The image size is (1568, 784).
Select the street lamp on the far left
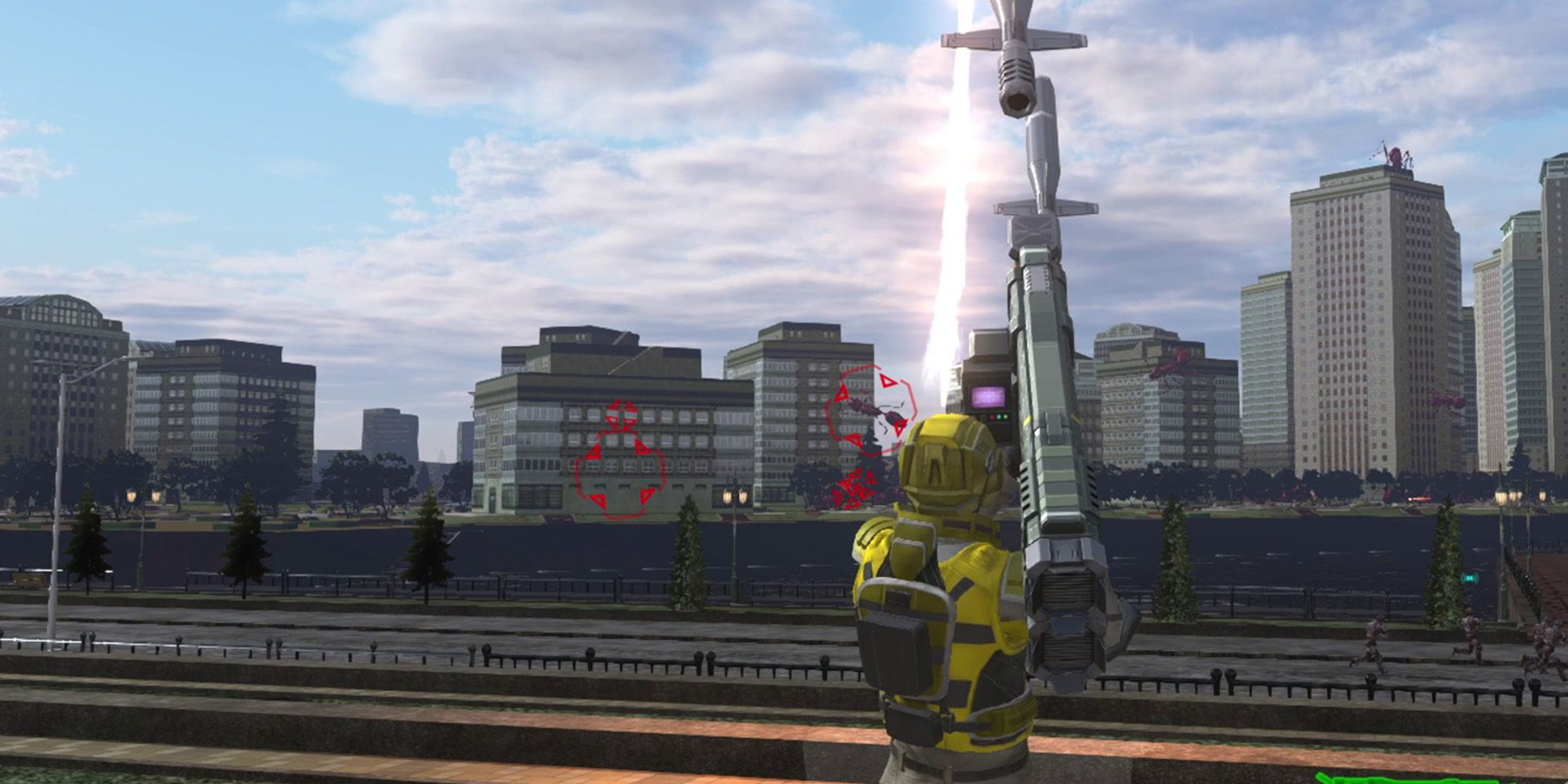(x=63, y=470)
